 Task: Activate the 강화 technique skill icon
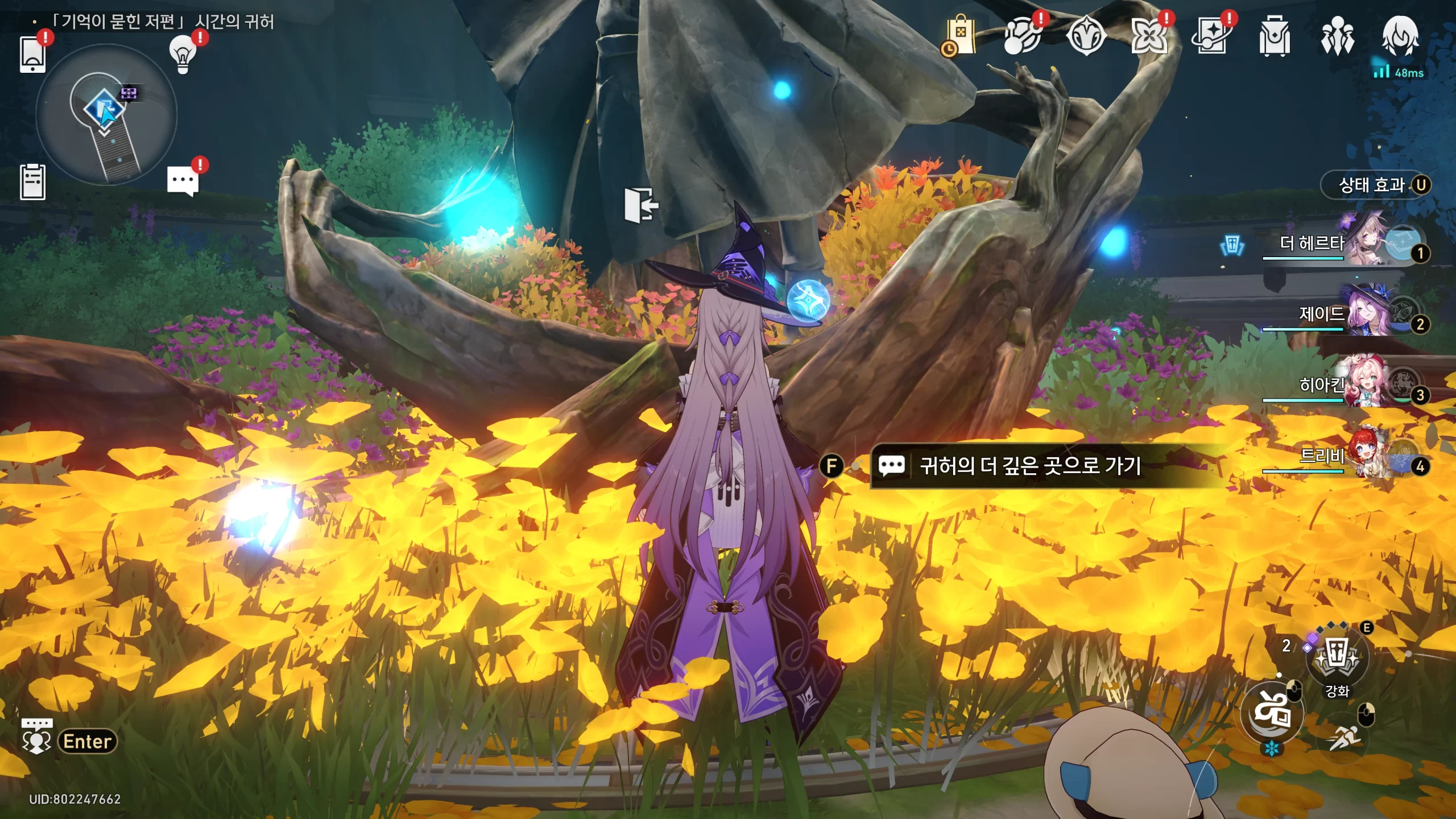pos(1337,659)
